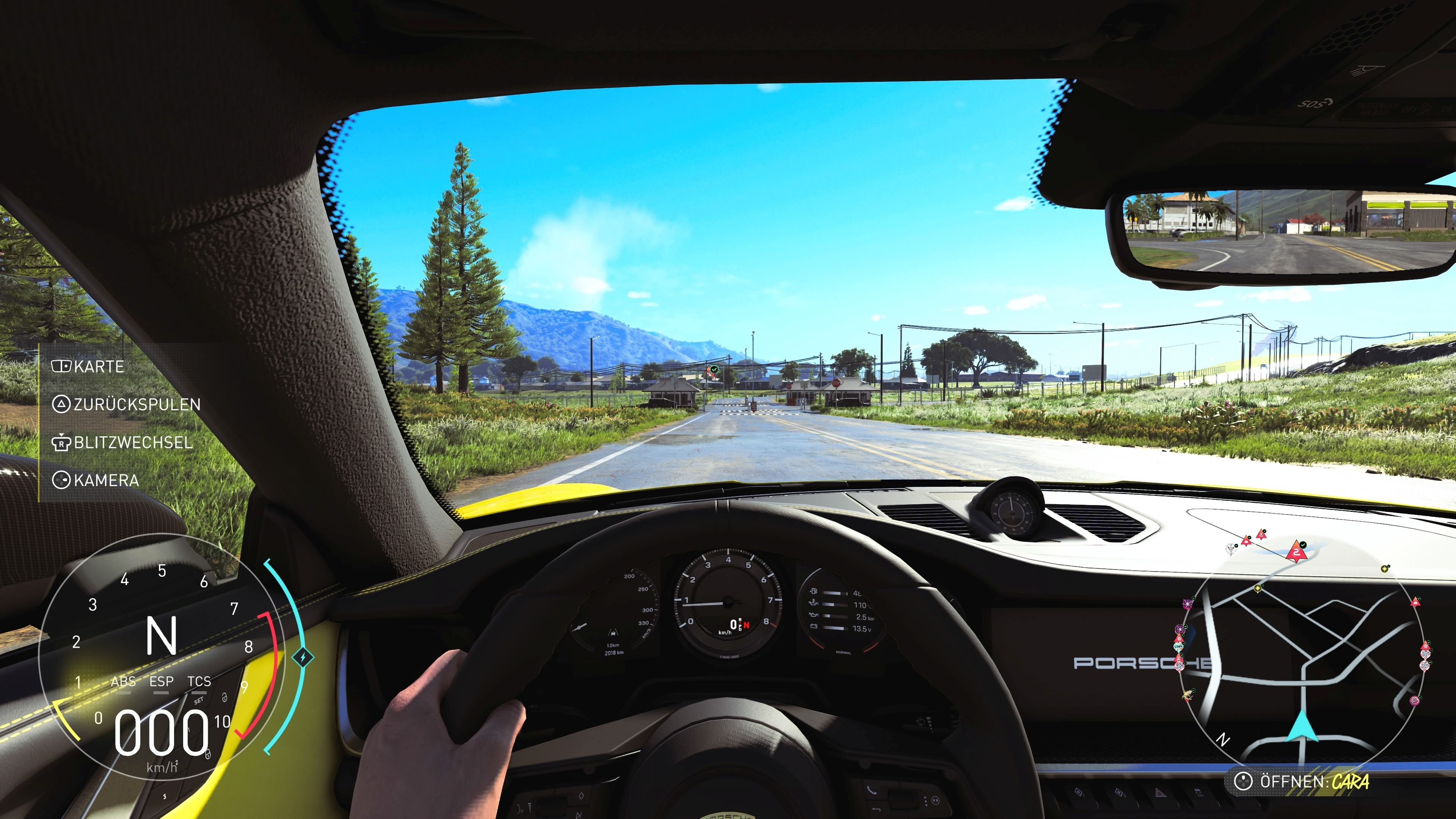
Task: Click the D-pad icon inside the ÖFFNEN prompt
Action: click(1244, 782)
